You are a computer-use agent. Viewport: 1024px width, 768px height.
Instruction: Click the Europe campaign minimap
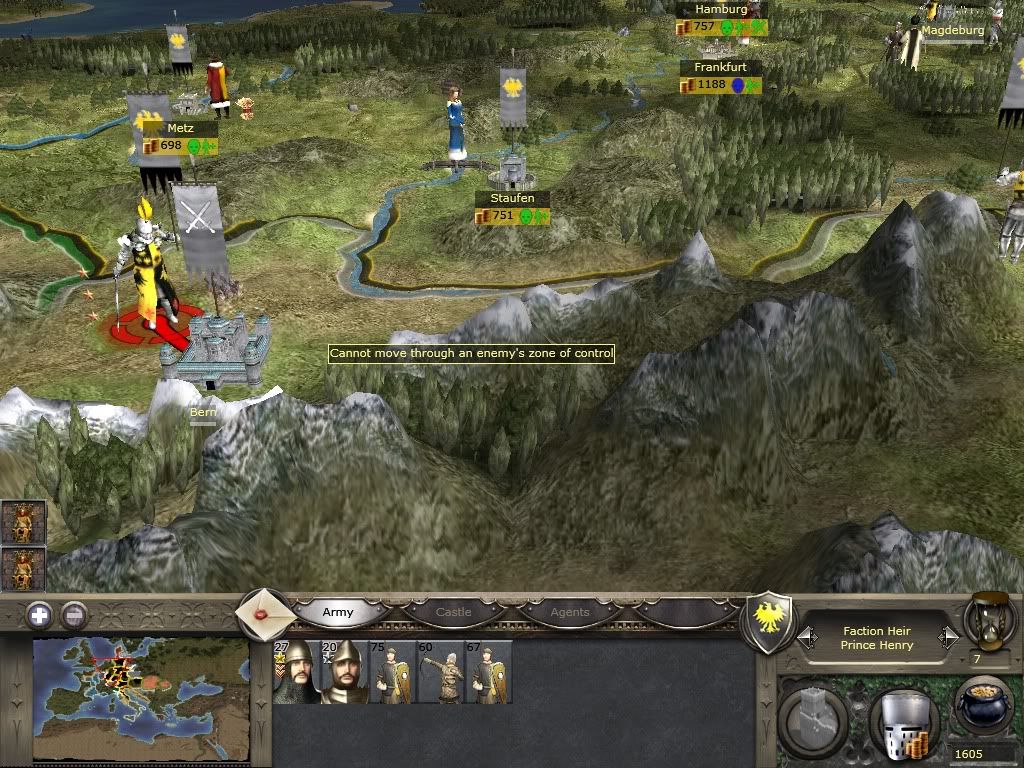tap(141, 700)
